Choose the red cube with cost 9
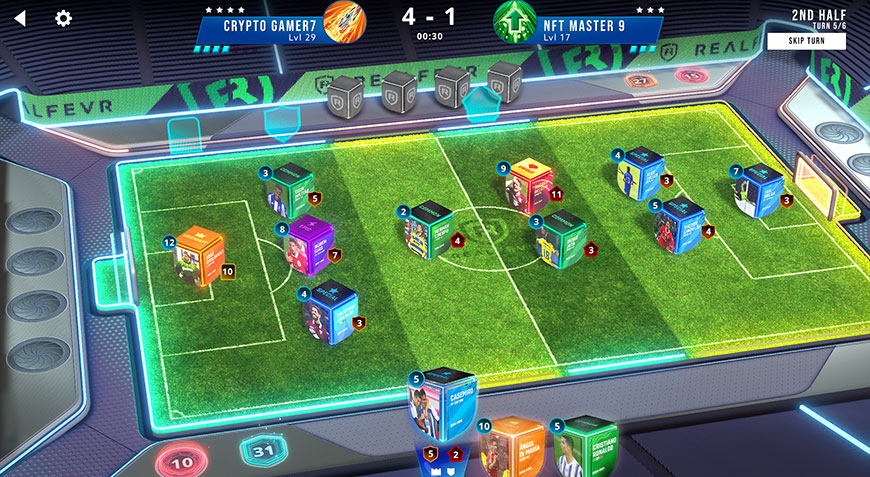Screen dimensions: 870x477 coord(531,186)
